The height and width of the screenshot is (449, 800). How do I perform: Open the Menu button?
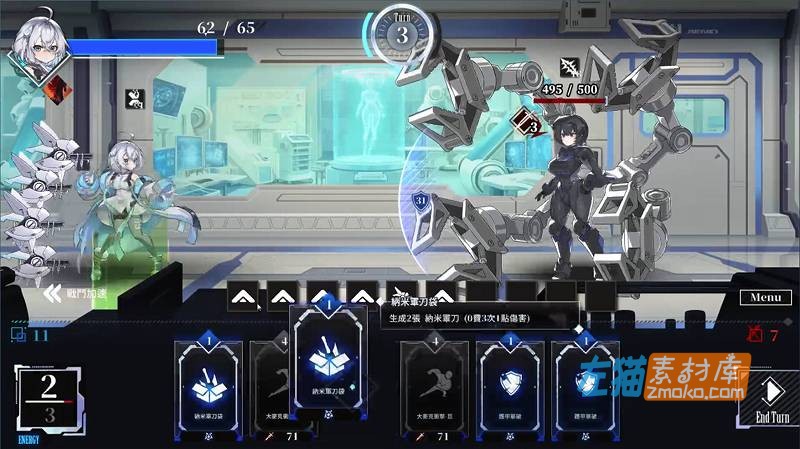point(765,297)
